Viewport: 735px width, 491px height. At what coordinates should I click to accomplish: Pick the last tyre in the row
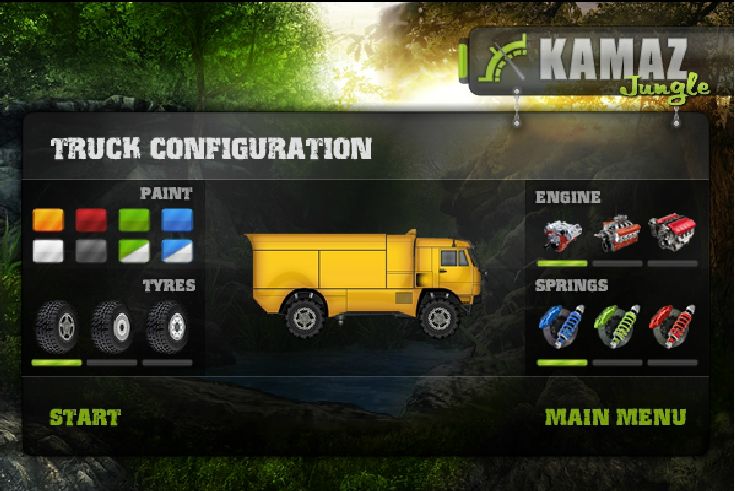166,327
